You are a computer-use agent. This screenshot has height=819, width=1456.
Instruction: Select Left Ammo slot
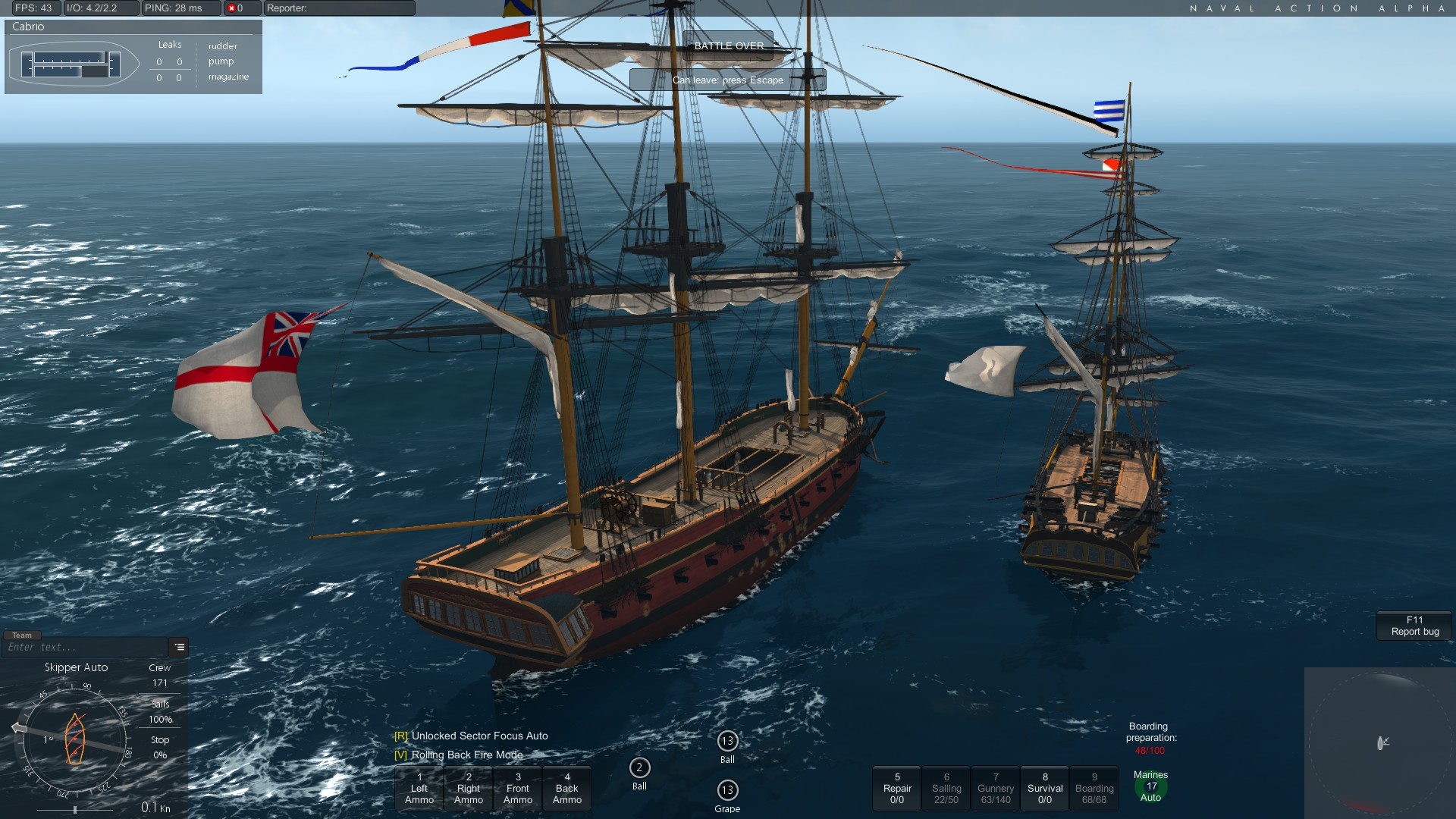tap(419, 789)
